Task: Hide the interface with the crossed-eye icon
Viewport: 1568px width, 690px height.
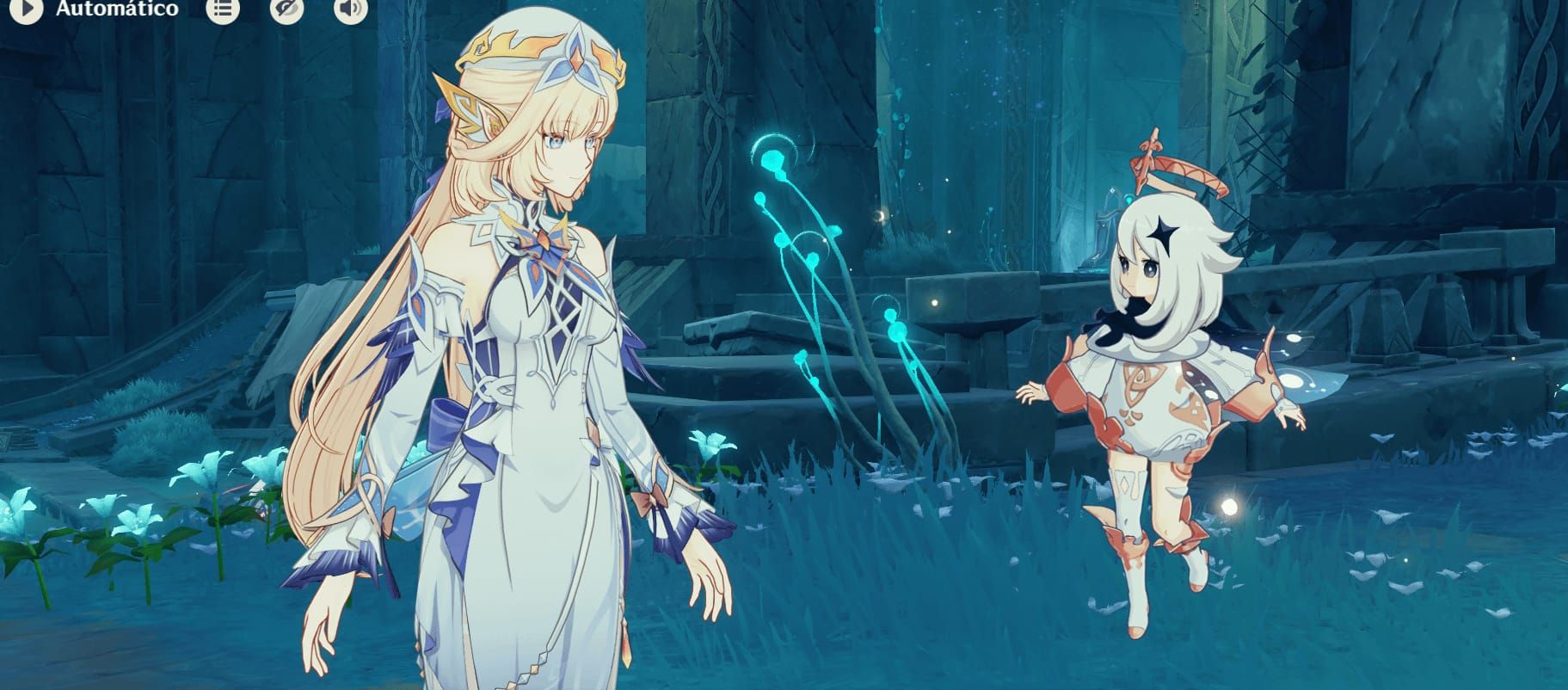Action: point(286,9)
